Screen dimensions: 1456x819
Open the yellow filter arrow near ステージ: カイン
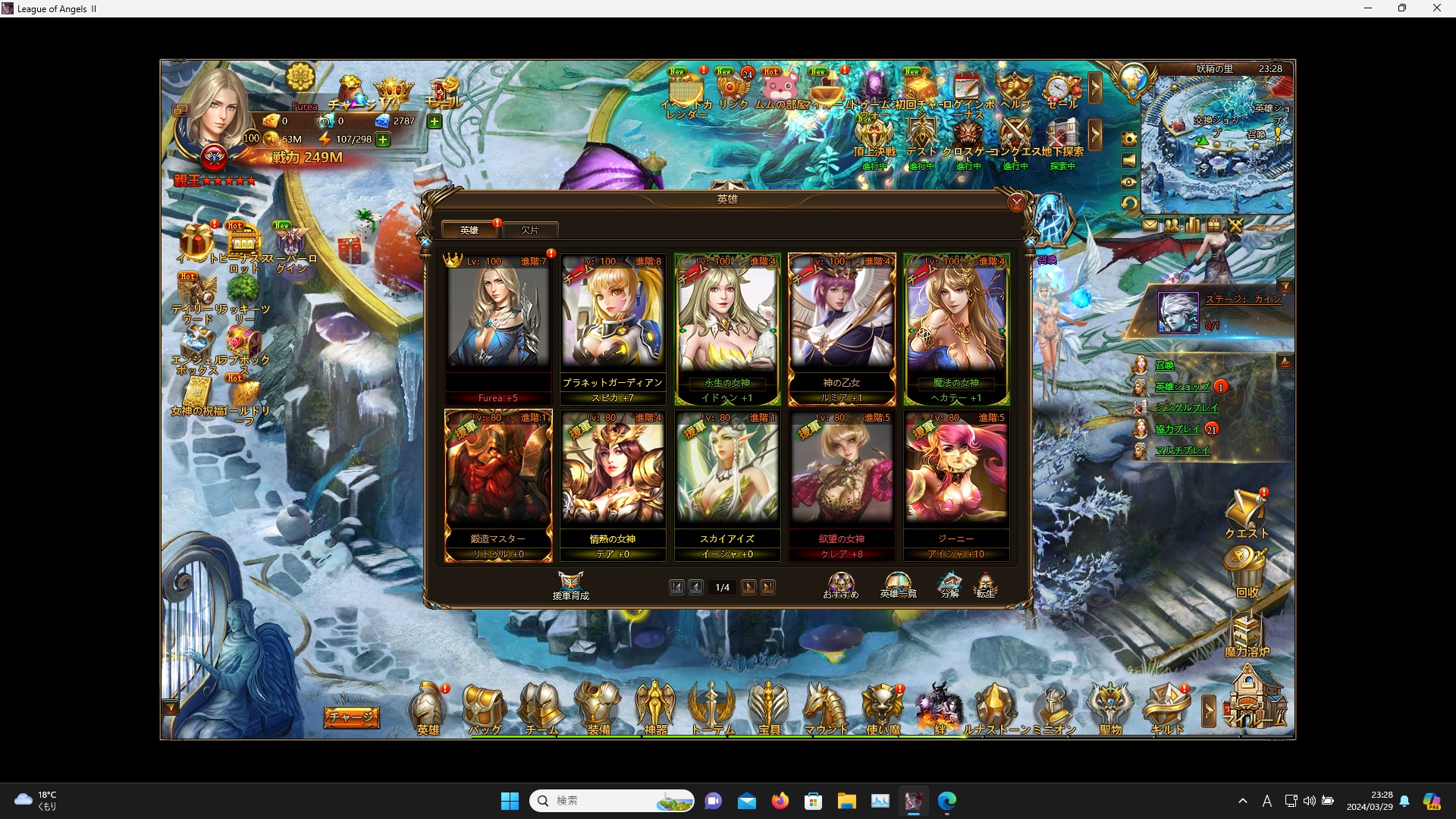(1285, 286)
